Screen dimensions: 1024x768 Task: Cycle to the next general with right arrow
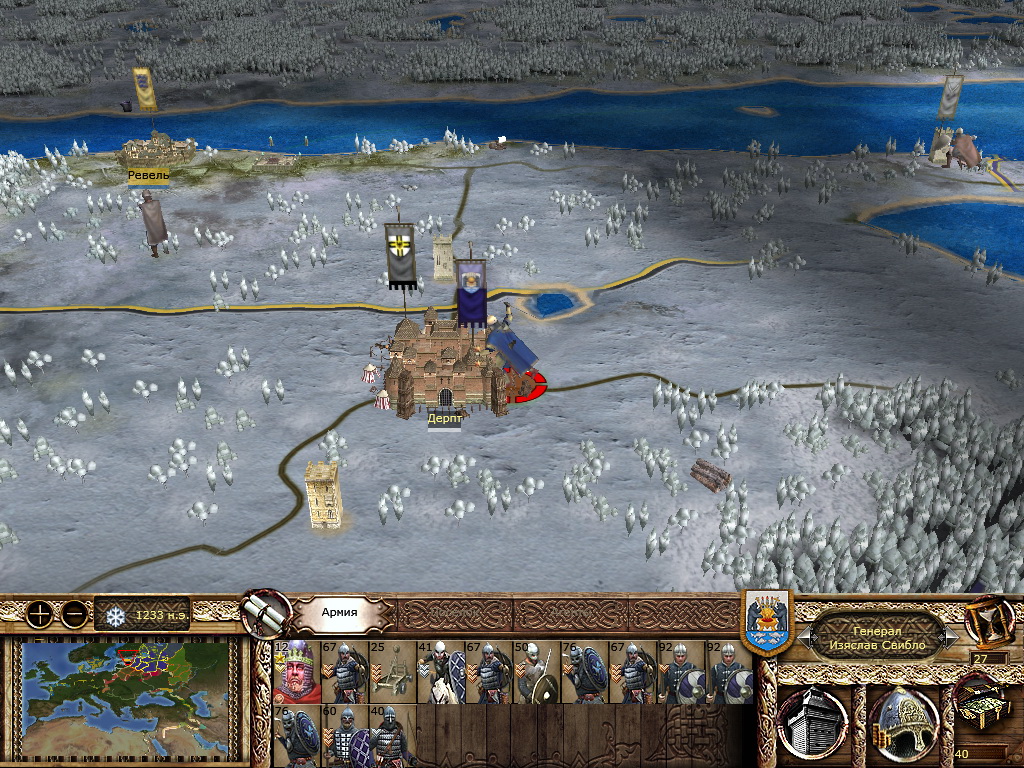952,634
